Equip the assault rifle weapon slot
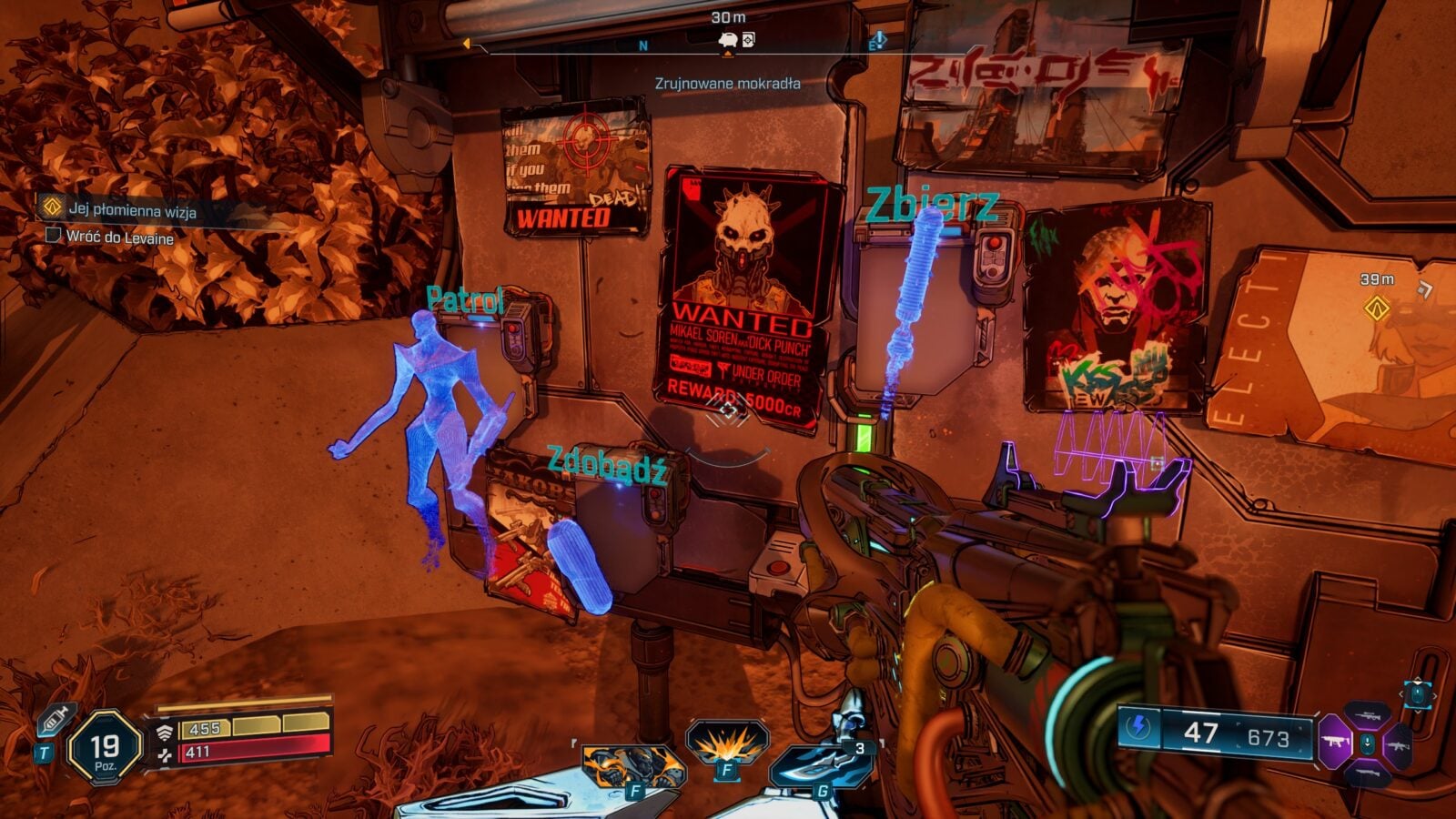Screen dimensions: 1456x819 point(1397,744)
